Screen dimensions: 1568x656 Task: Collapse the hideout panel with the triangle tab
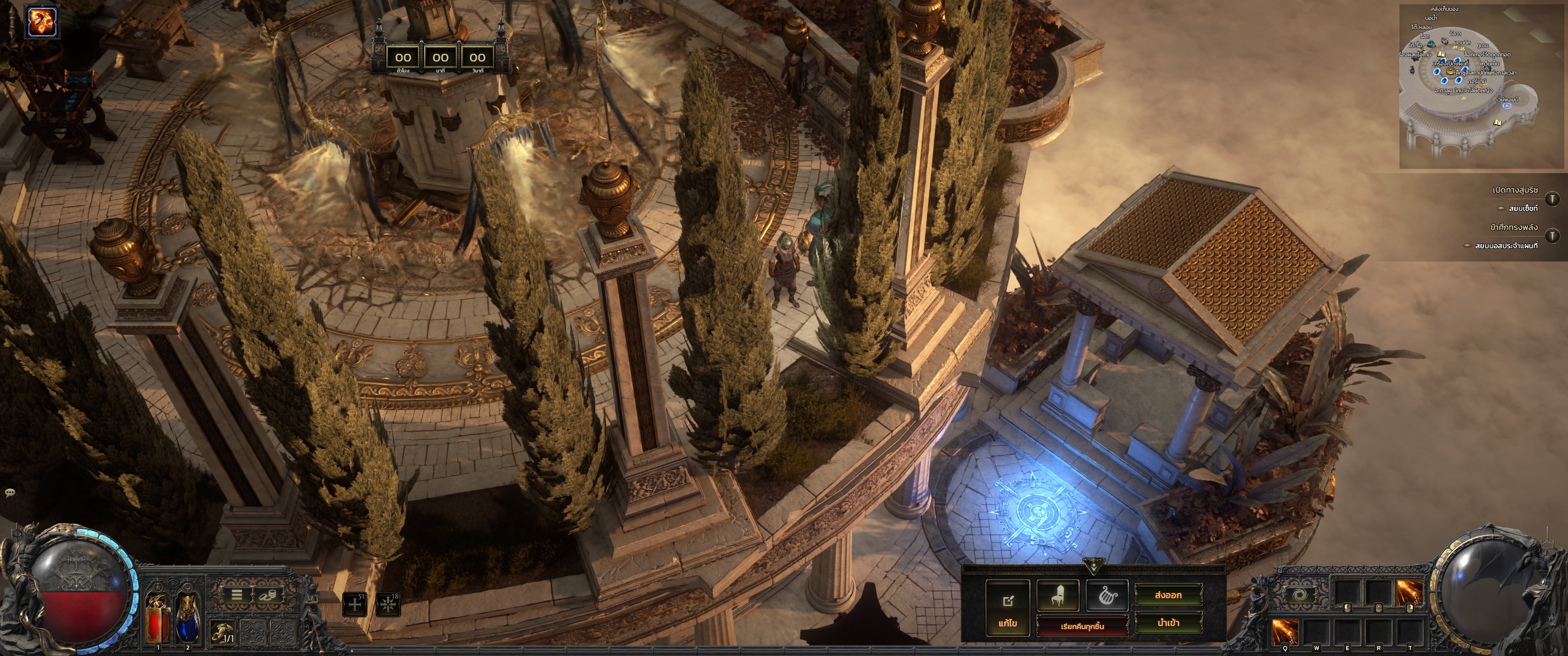coord(1093,567)
